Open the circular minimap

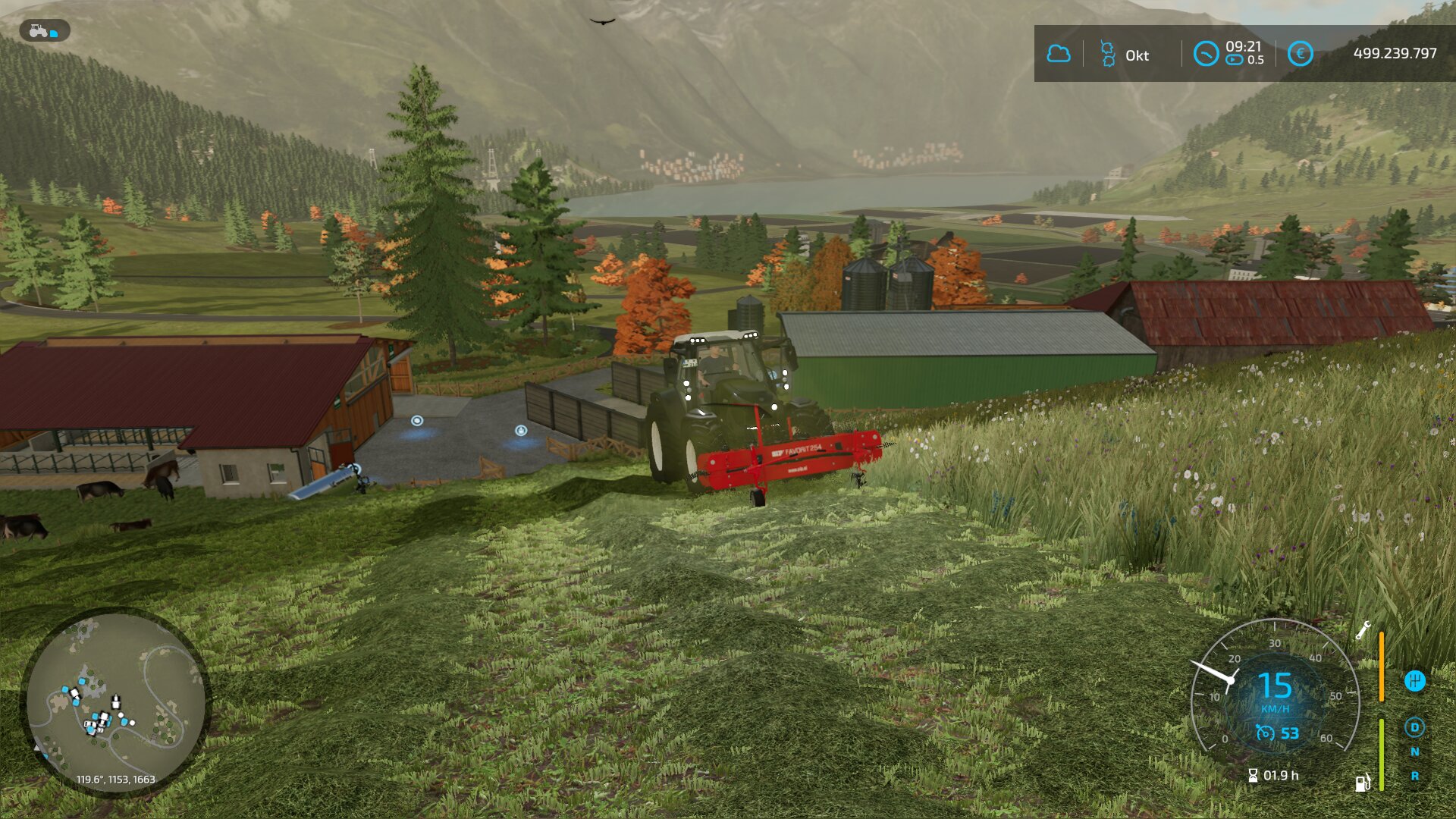pos(115,701)
